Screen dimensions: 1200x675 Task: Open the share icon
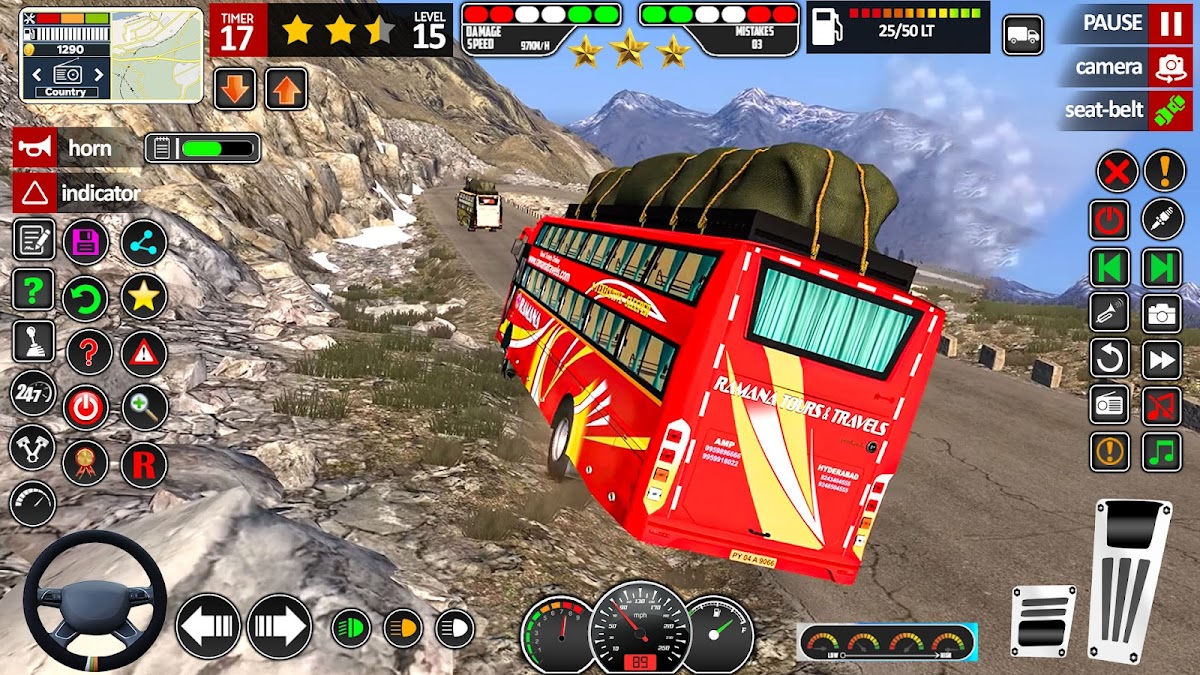coord(144,243)
